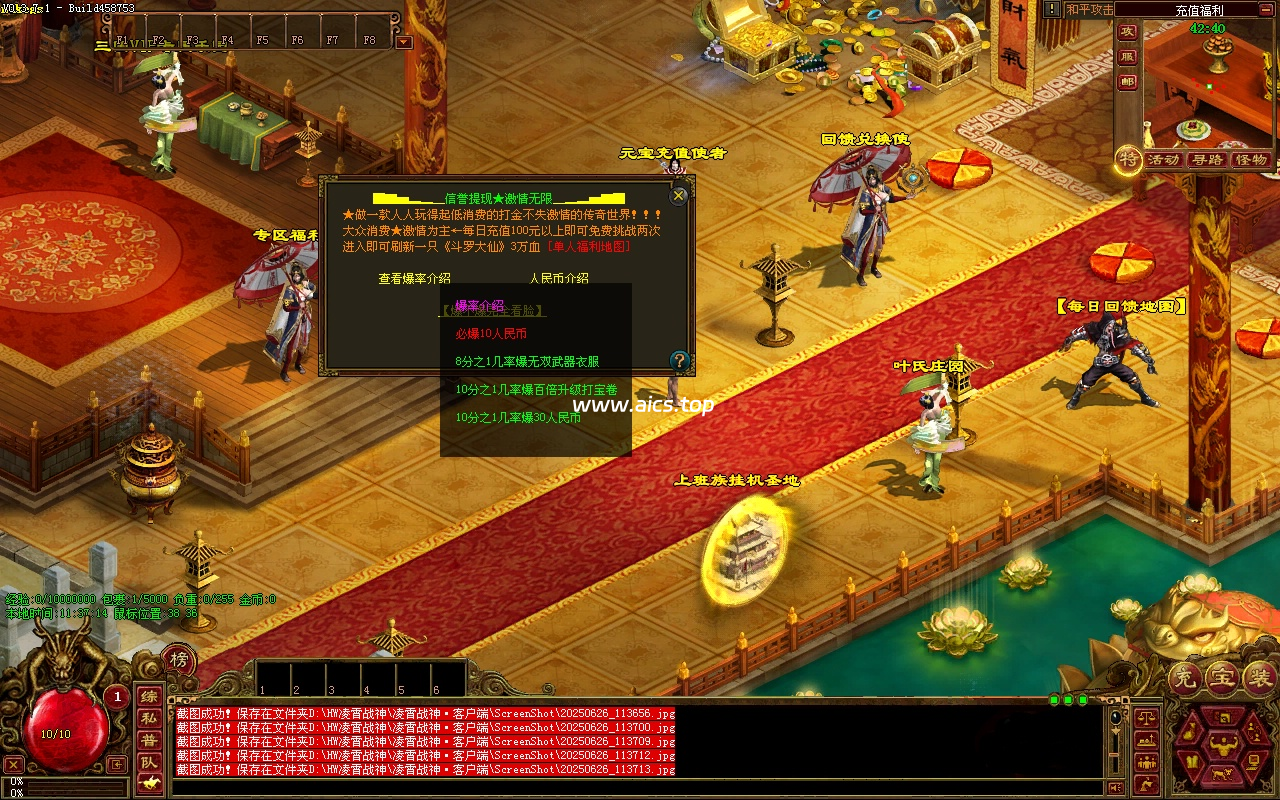The height and width of the screenshot is (800, 1280).
Task: Switch to the 队 team chat channel
Action: [148, 762]
